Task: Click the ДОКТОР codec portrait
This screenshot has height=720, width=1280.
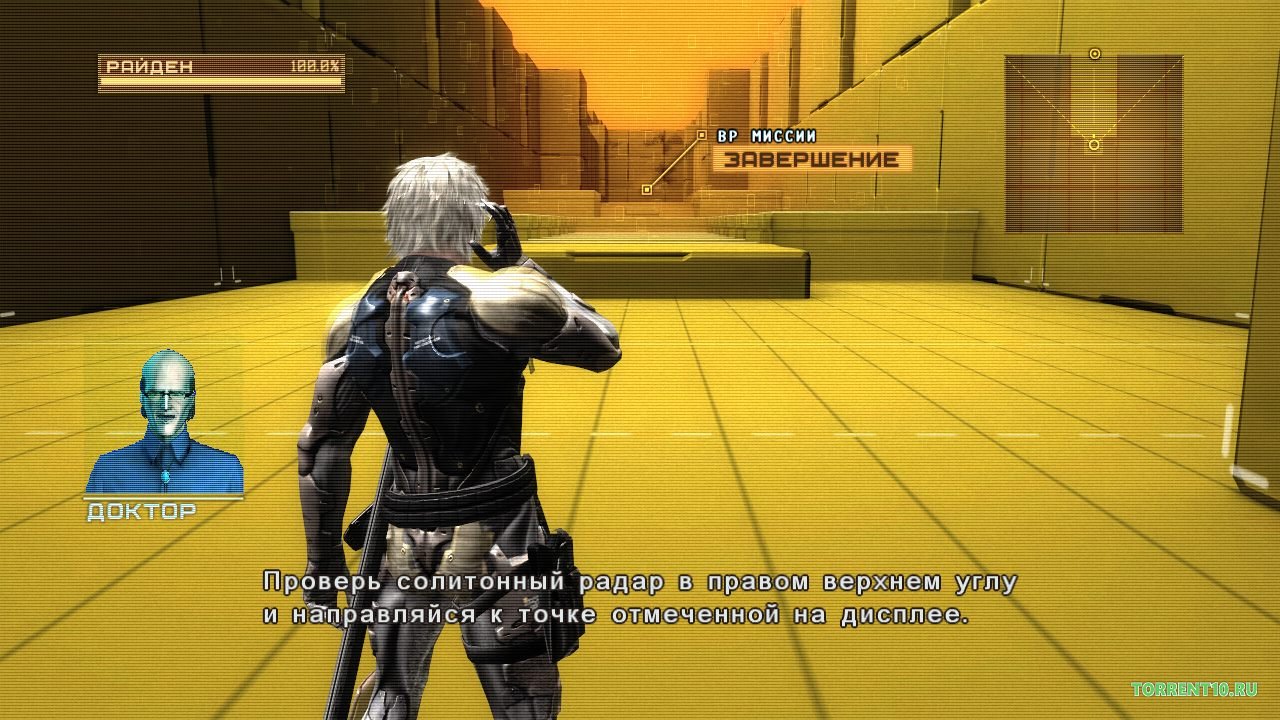Action: (165, 423)
